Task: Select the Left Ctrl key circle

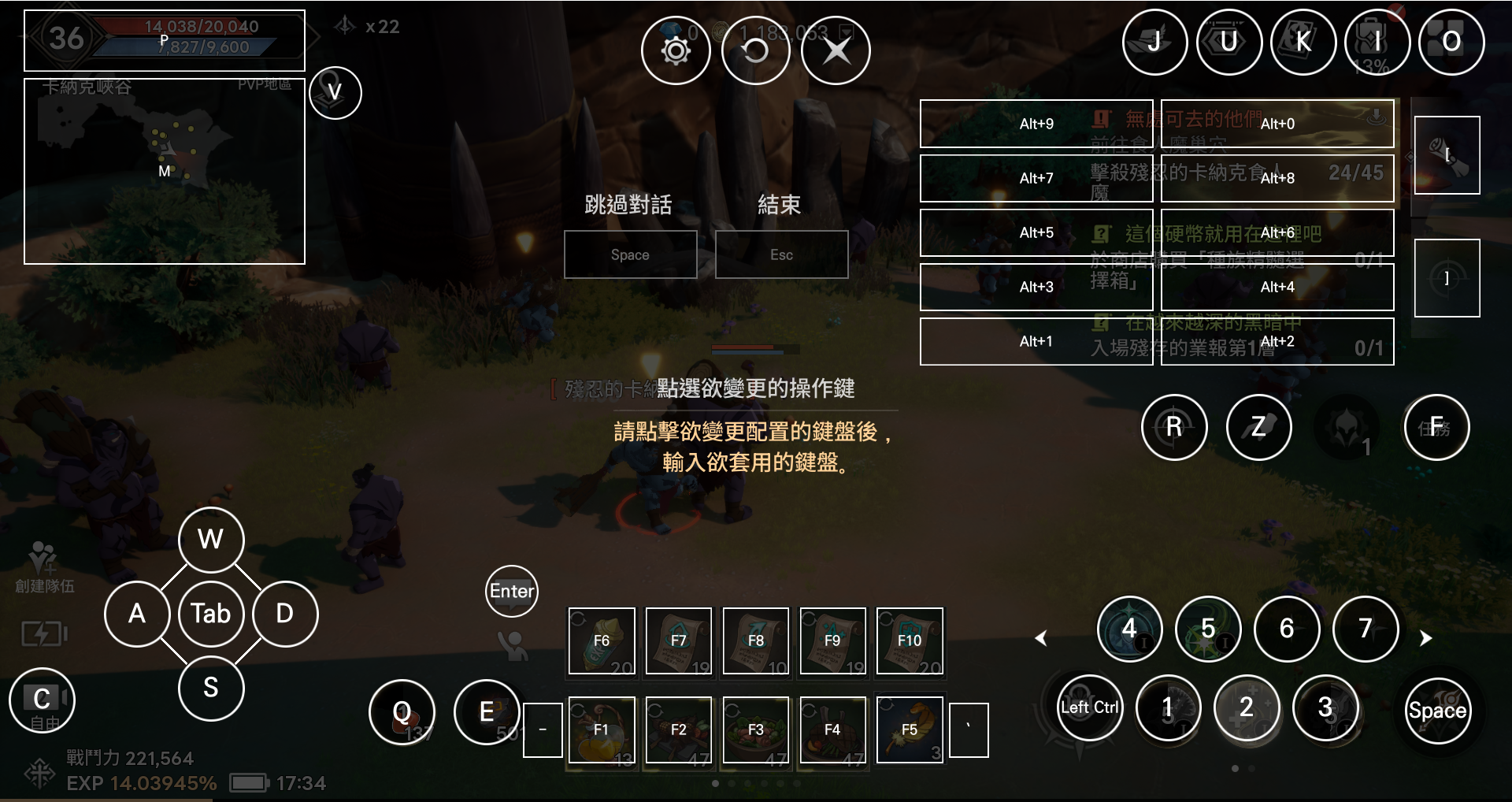Action: click(x=1090, y=707)
